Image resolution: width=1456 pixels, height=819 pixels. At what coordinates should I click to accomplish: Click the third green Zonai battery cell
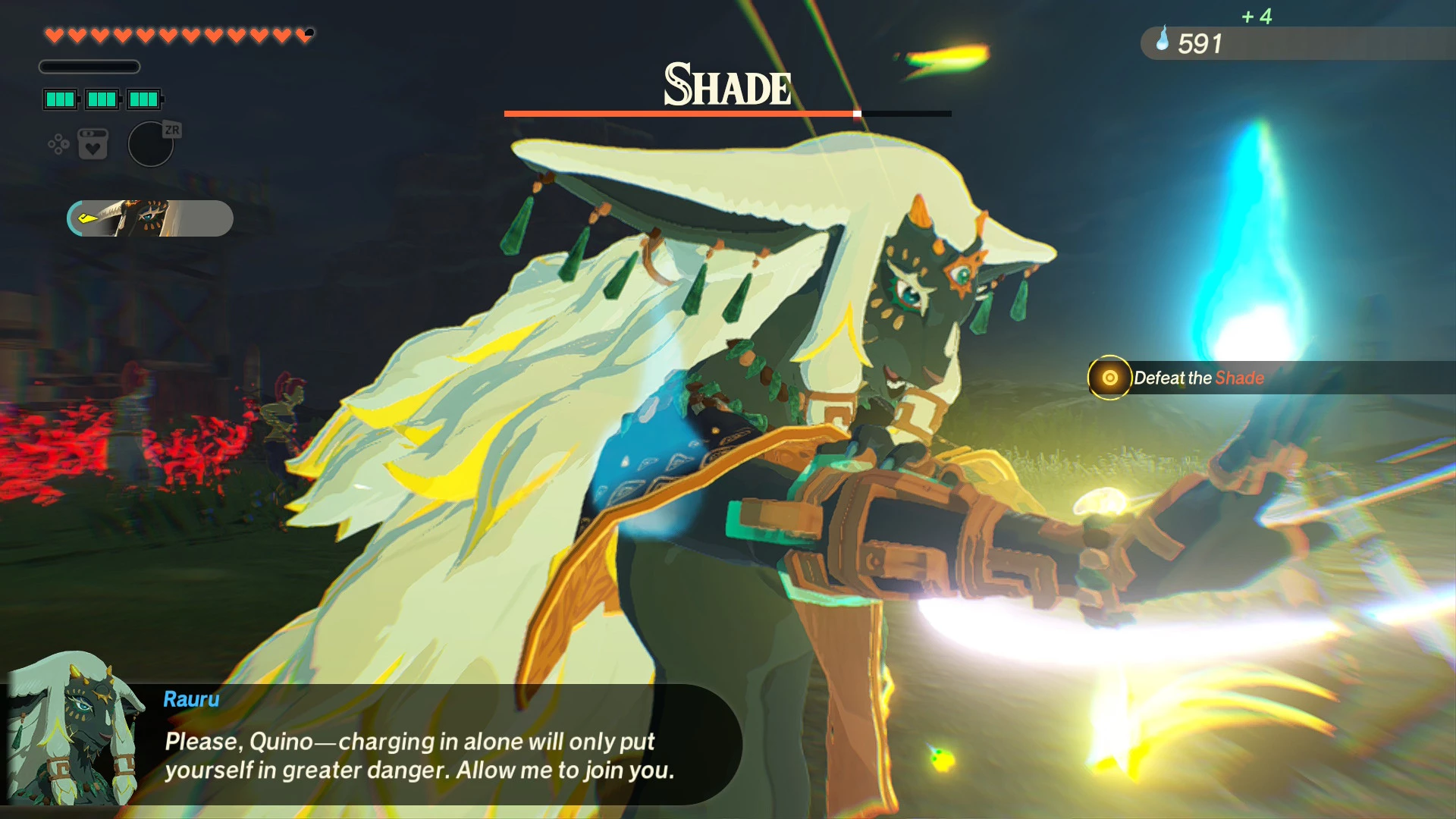(x=144, y=99)
